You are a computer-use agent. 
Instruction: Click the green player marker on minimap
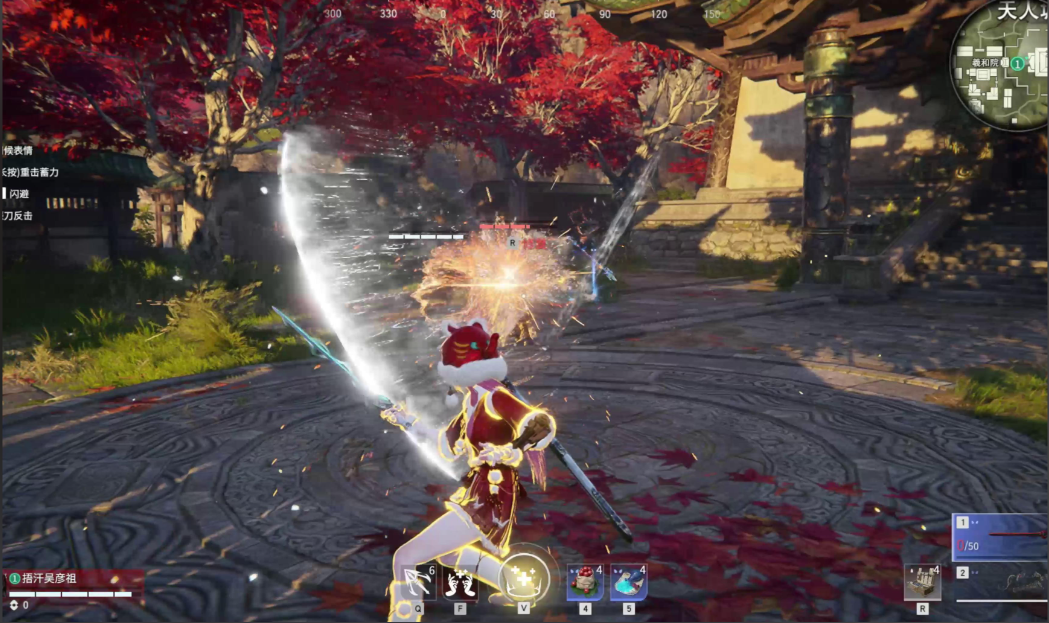coord(1017,63)
